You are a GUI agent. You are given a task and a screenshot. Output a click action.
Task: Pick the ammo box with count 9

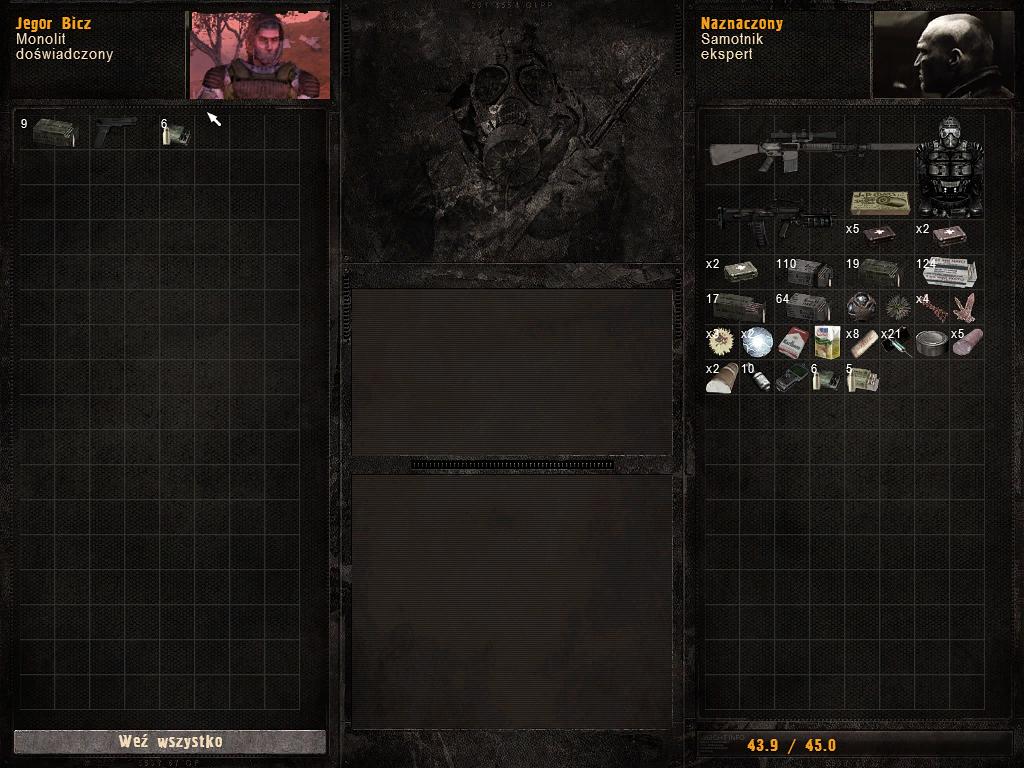pos(52,132)
